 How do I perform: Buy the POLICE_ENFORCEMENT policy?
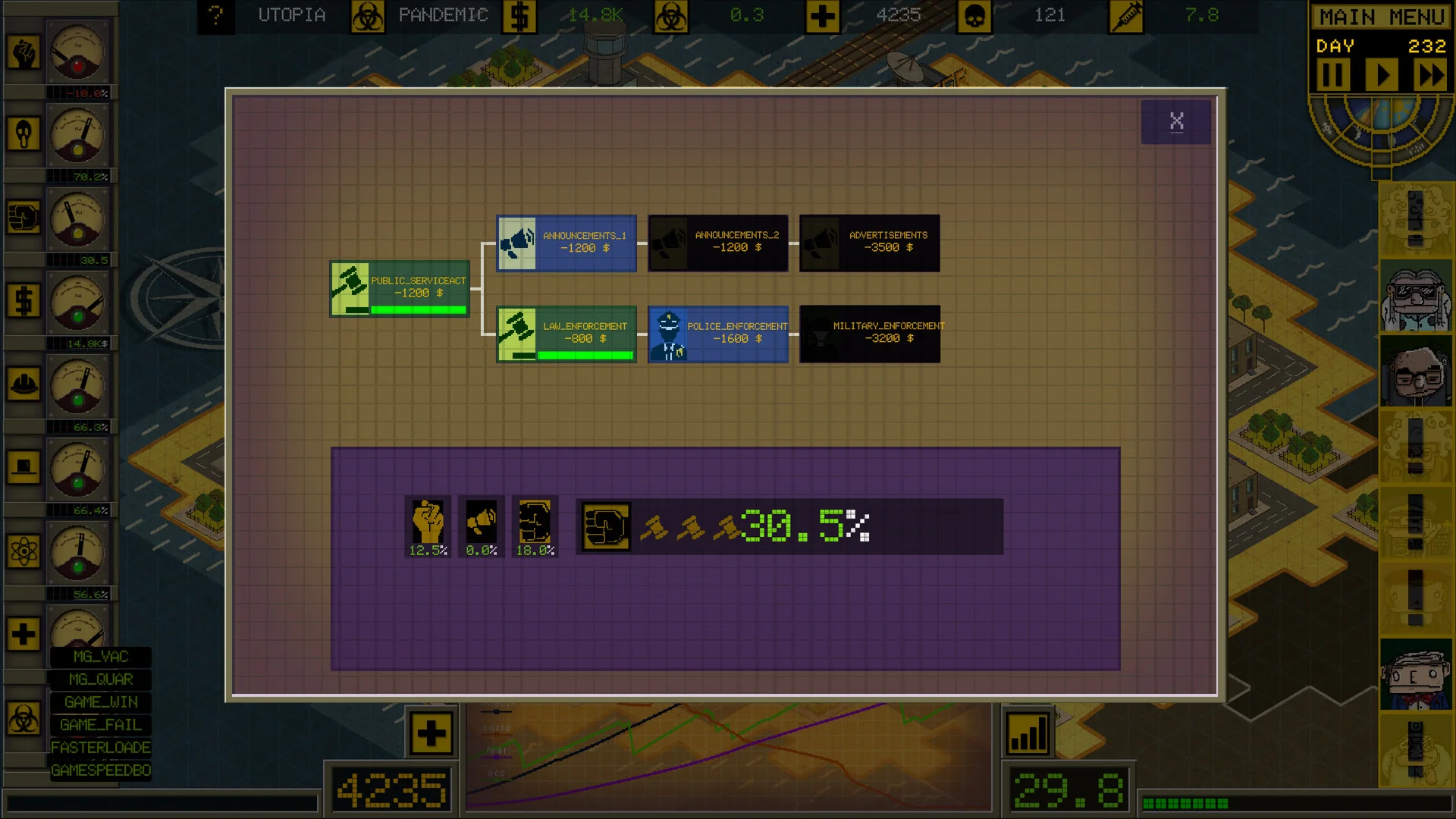pyautogui.click(x=718, y=334)
